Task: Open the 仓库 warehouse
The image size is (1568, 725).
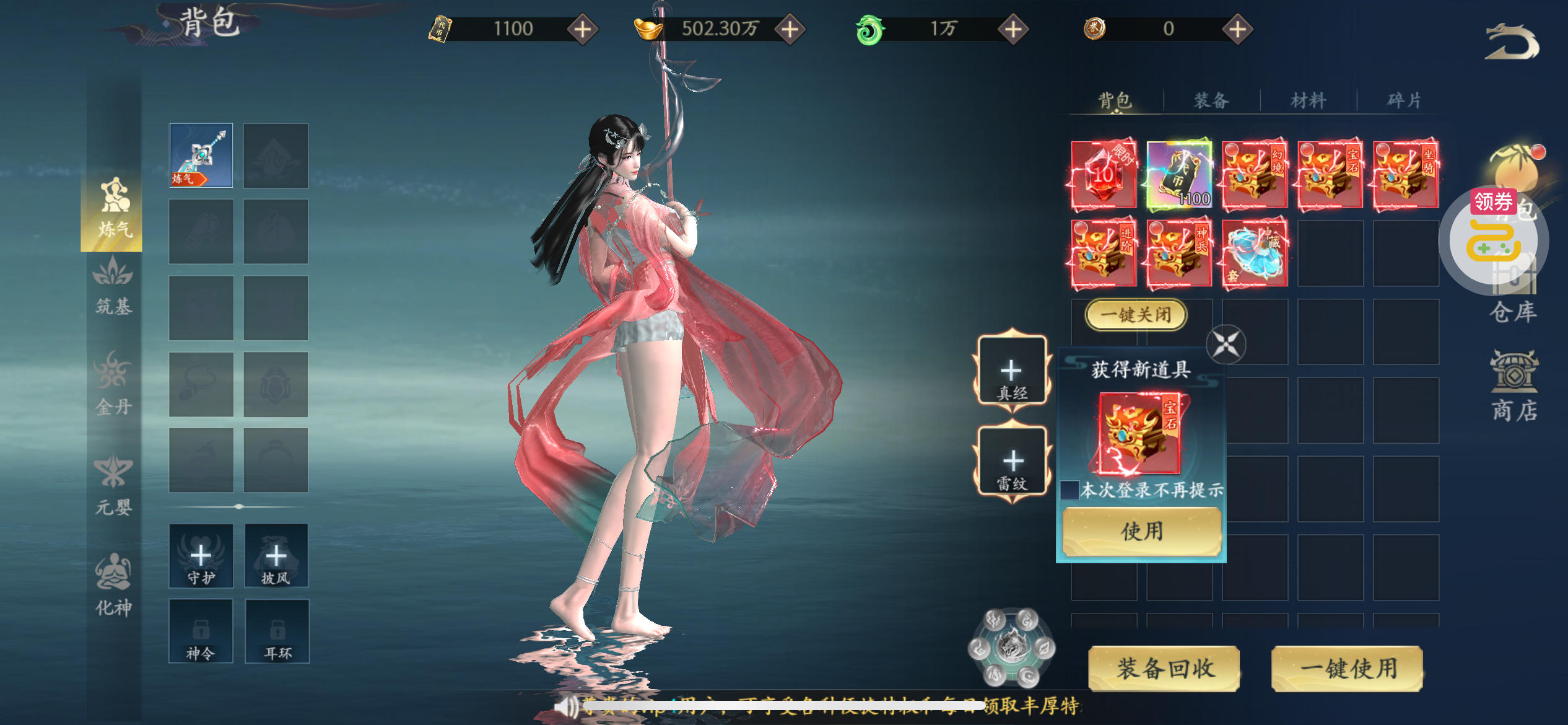Action: point(1513,311)
